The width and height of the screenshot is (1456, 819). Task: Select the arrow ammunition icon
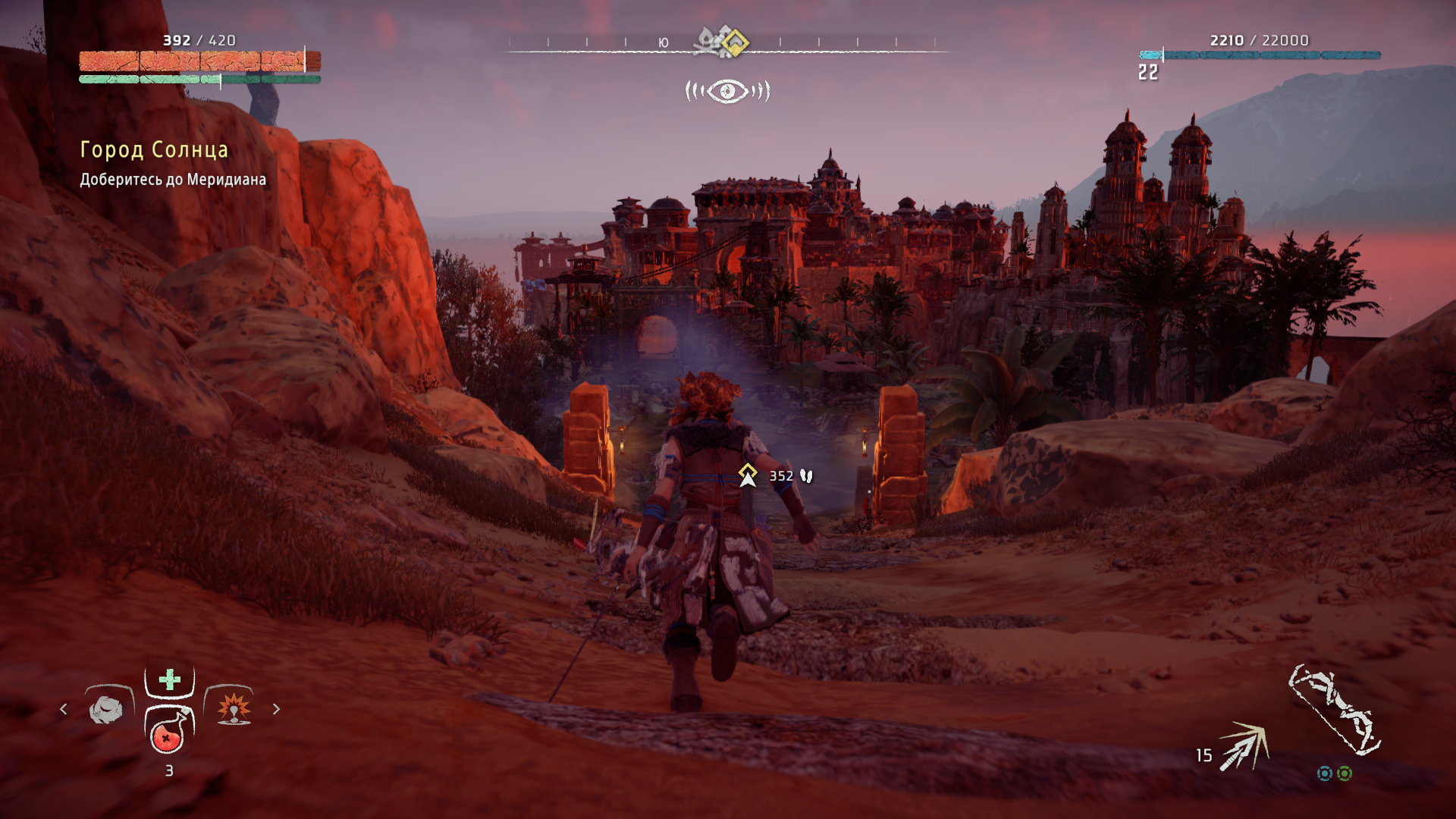click(1244, 747)
